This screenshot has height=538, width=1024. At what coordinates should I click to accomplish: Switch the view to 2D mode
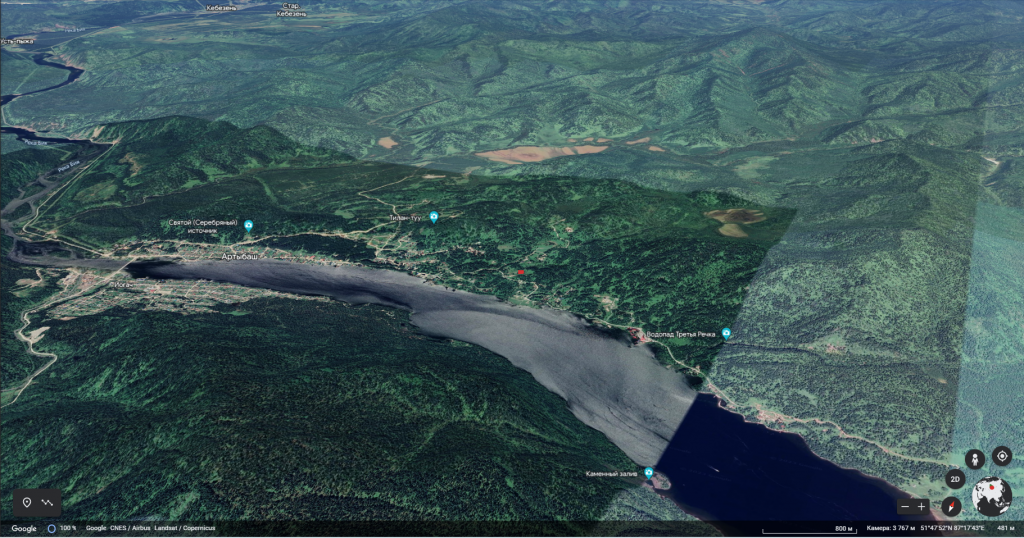tap(955, 480)
